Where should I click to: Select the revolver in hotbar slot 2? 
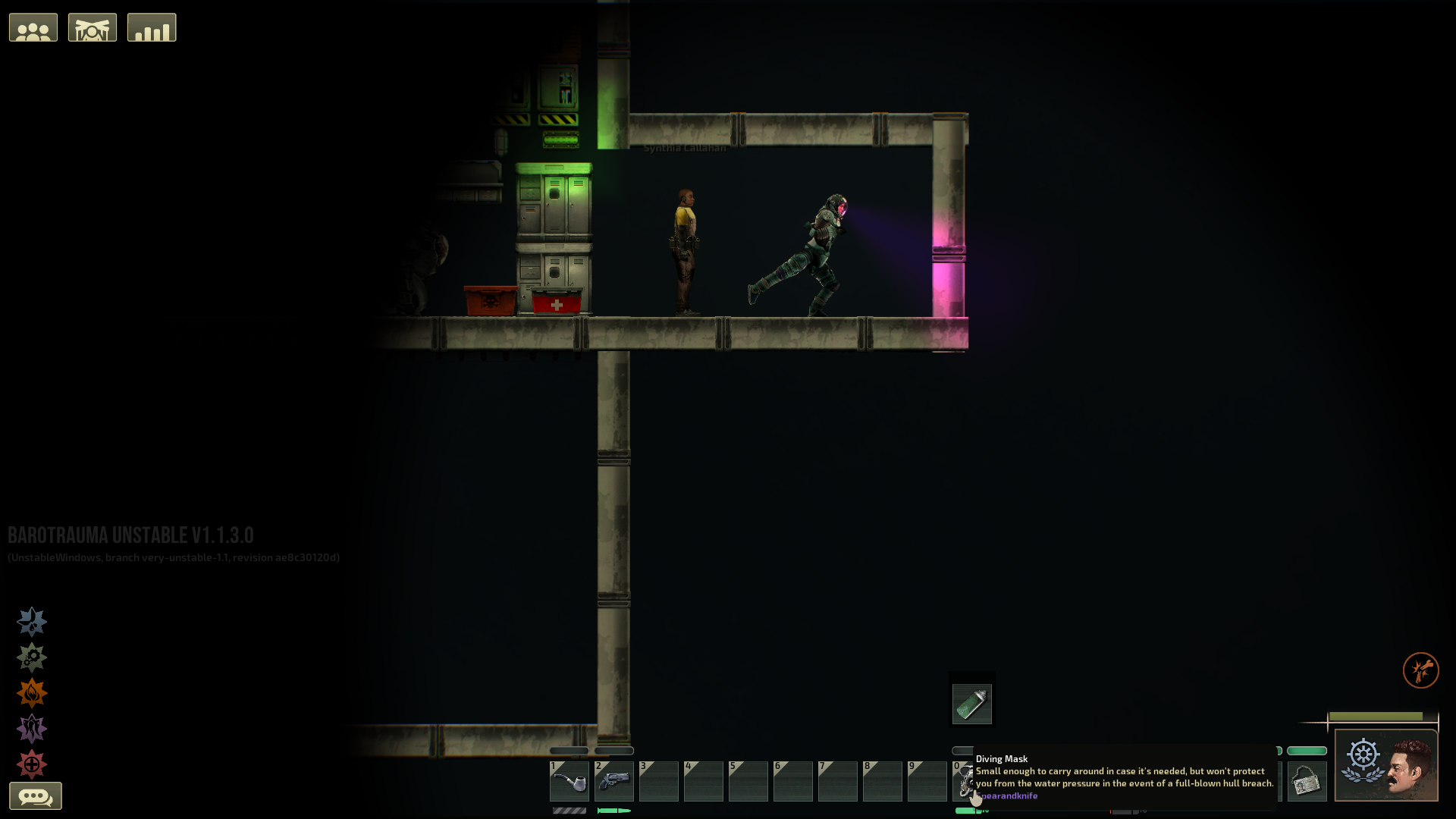tap(614, 781)
